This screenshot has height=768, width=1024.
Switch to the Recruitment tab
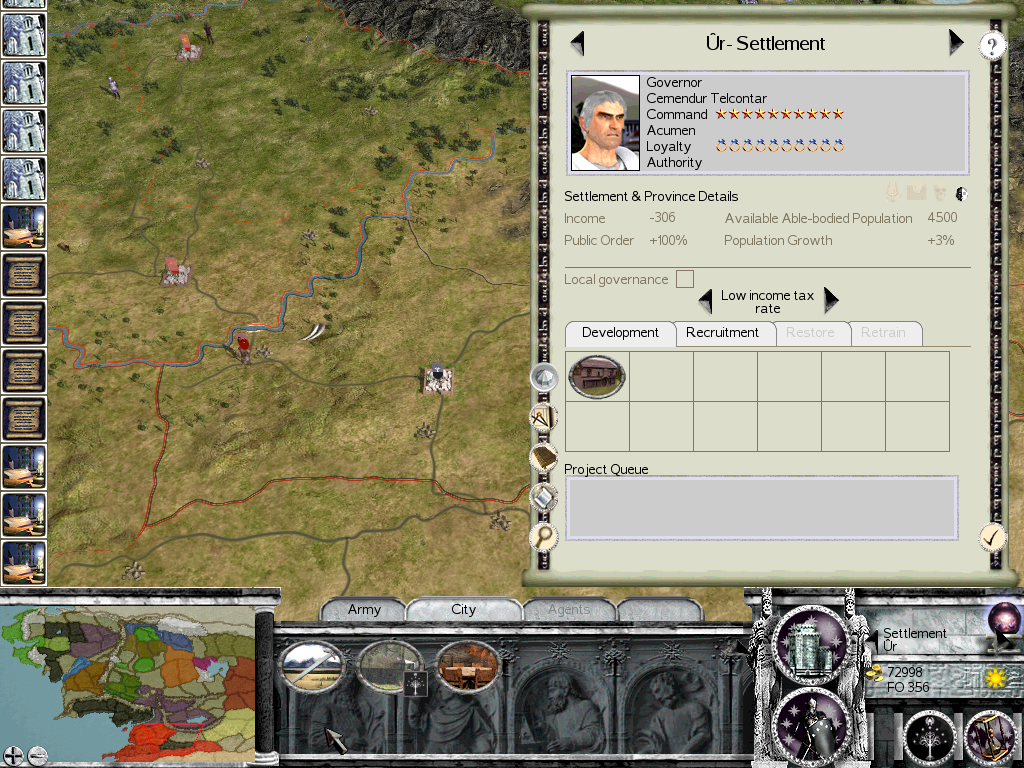tap(722, 333)
